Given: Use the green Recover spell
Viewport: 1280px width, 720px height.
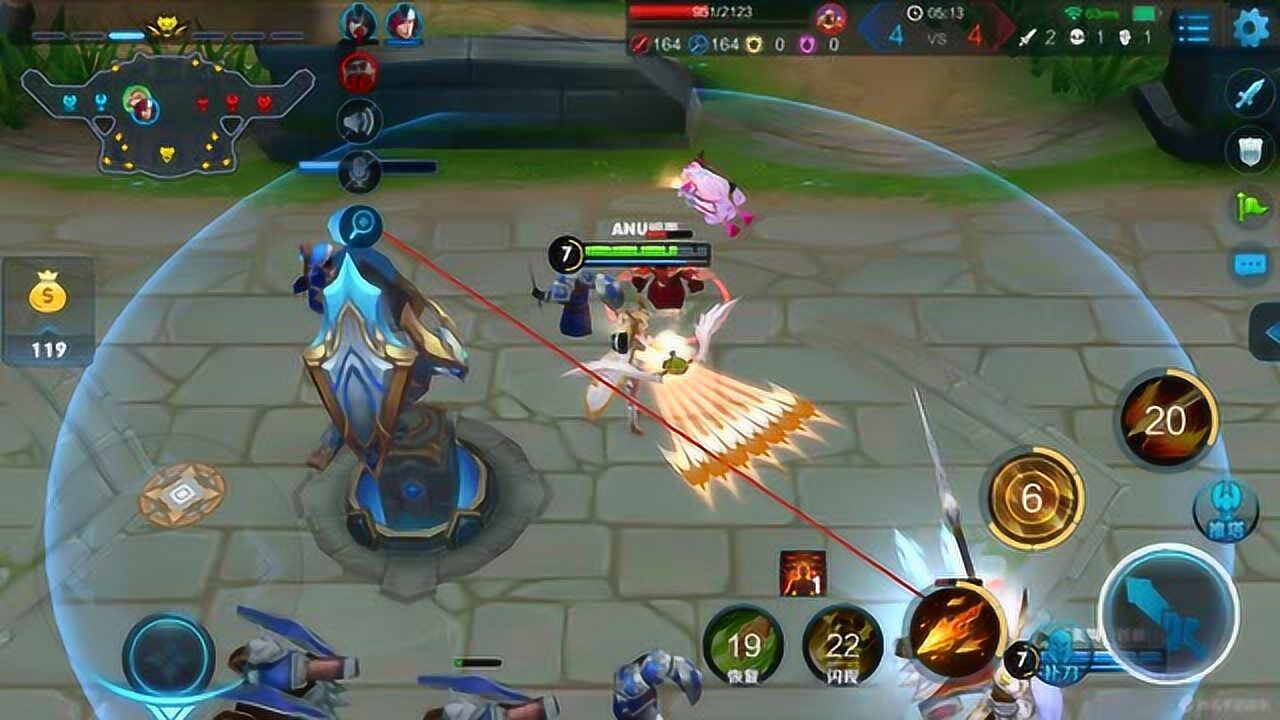Looking at the screenshot, I should [743, 645].
